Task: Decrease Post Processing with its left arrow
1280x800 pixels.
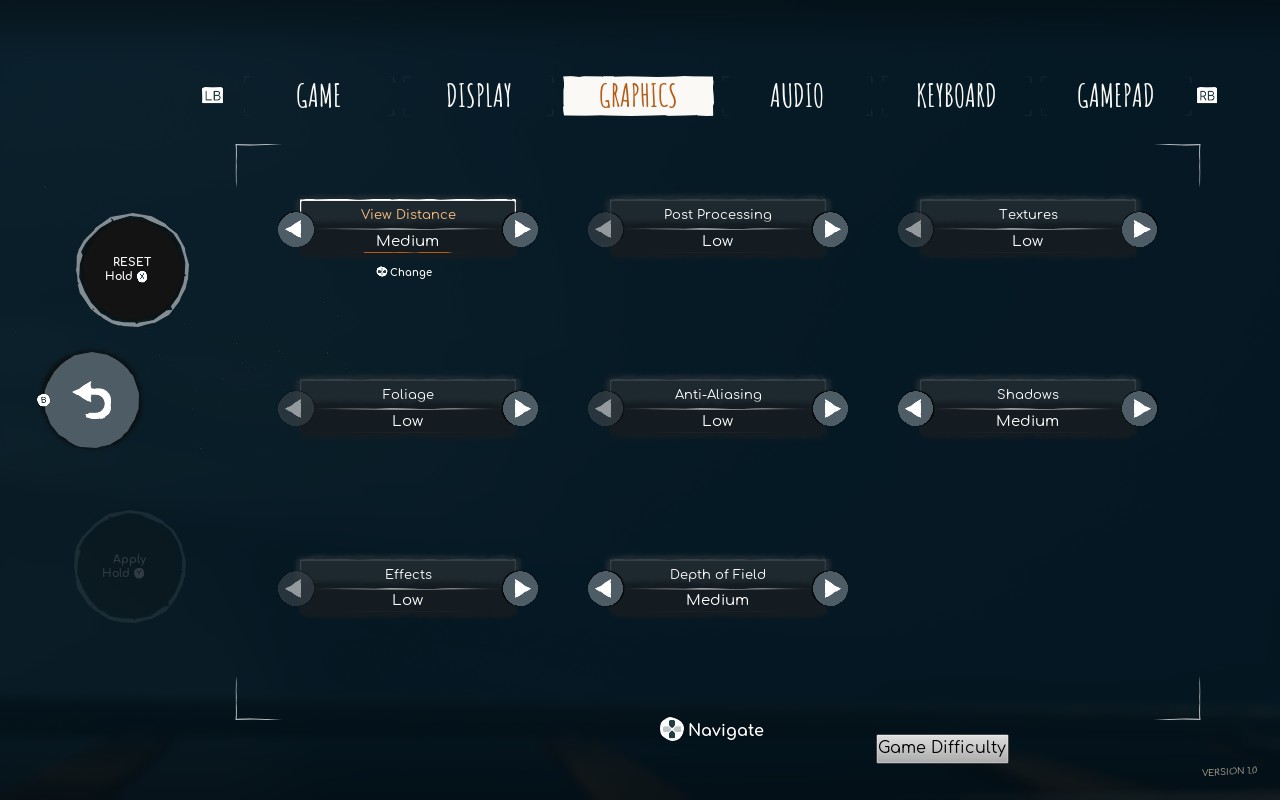Action: coord(605,229)
